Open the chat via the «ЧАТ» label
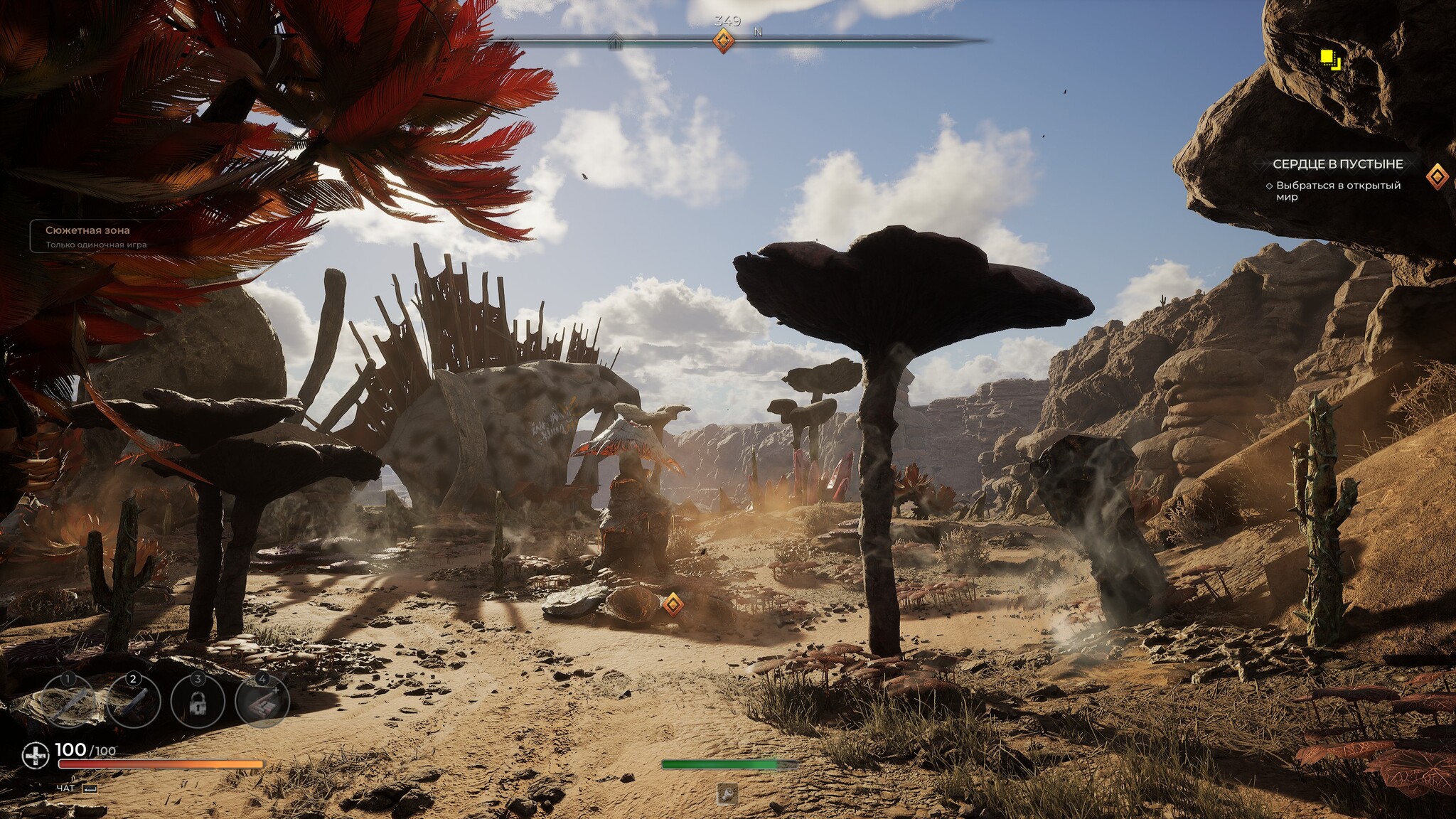The width and height of the screenshot is (1456, 819). coord(65,788)
